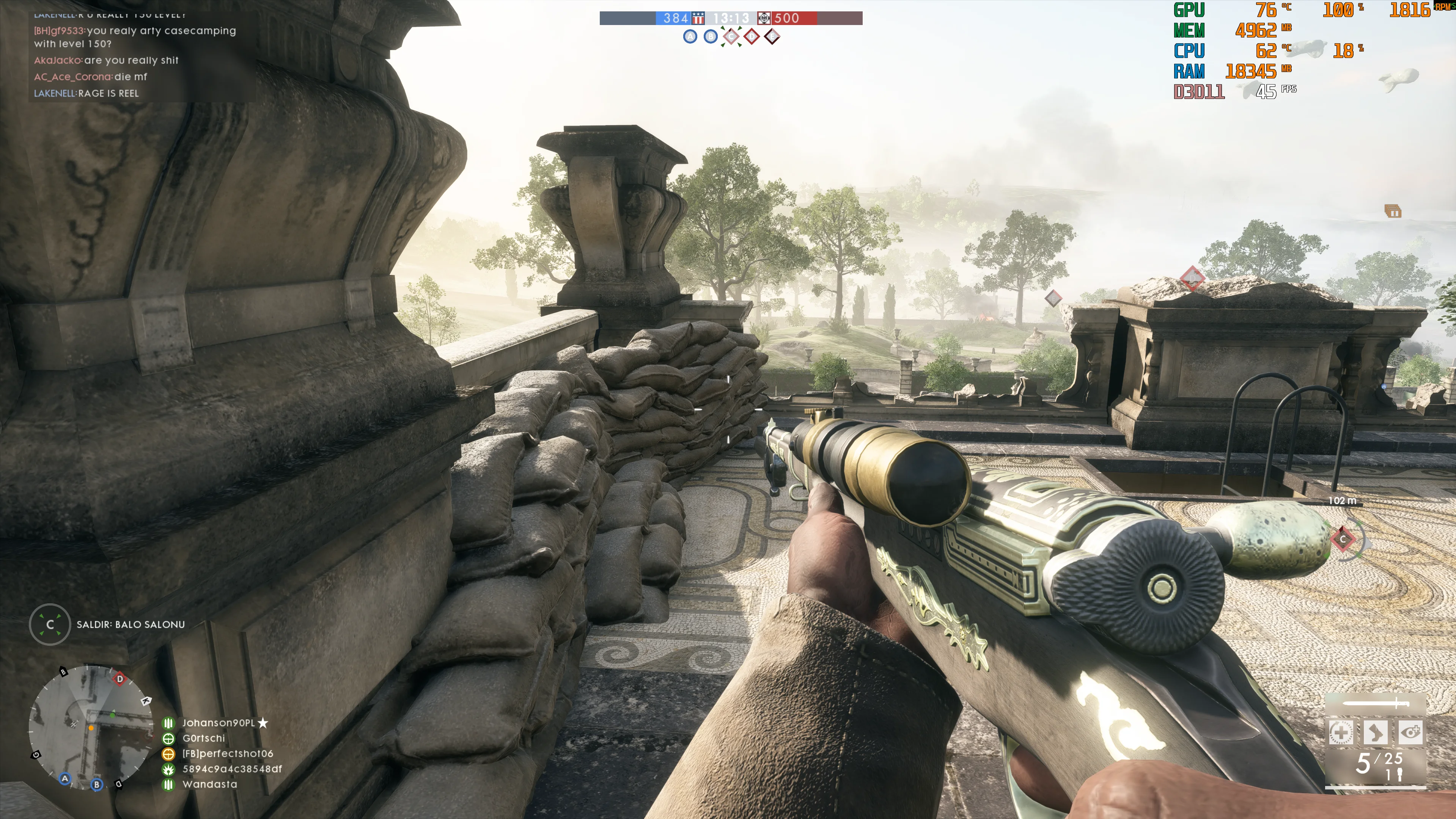
Task: Click the Saldır: Balo Salonu objective order
Action: 130,624
